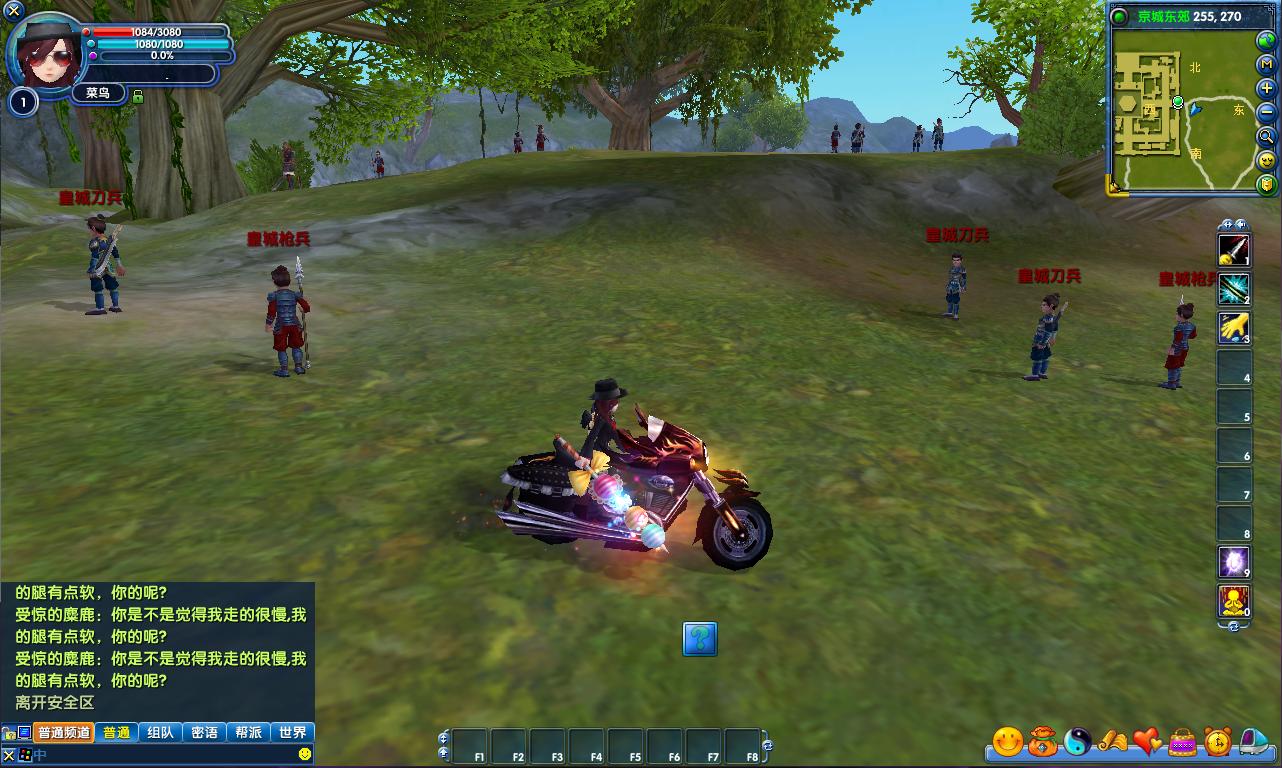Click the red hearts friends icon
The width and height of the screenshot is (1282, 768).
pyautogui.click(x=1147, y=742)
